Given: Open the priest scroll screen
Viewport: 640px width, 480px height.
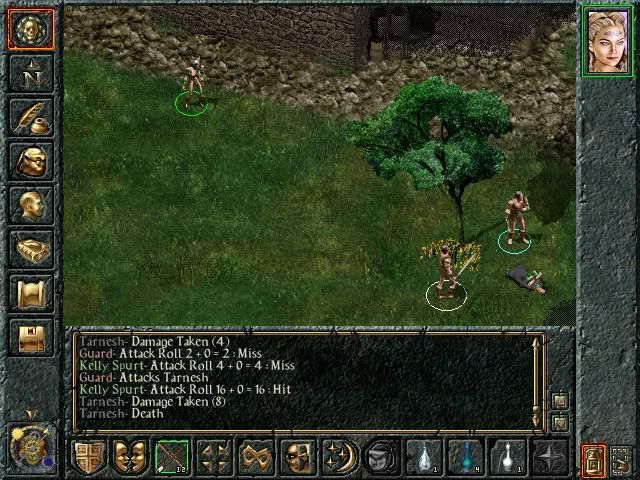Looking at the screenshot, I should click(x=31, y=293).
